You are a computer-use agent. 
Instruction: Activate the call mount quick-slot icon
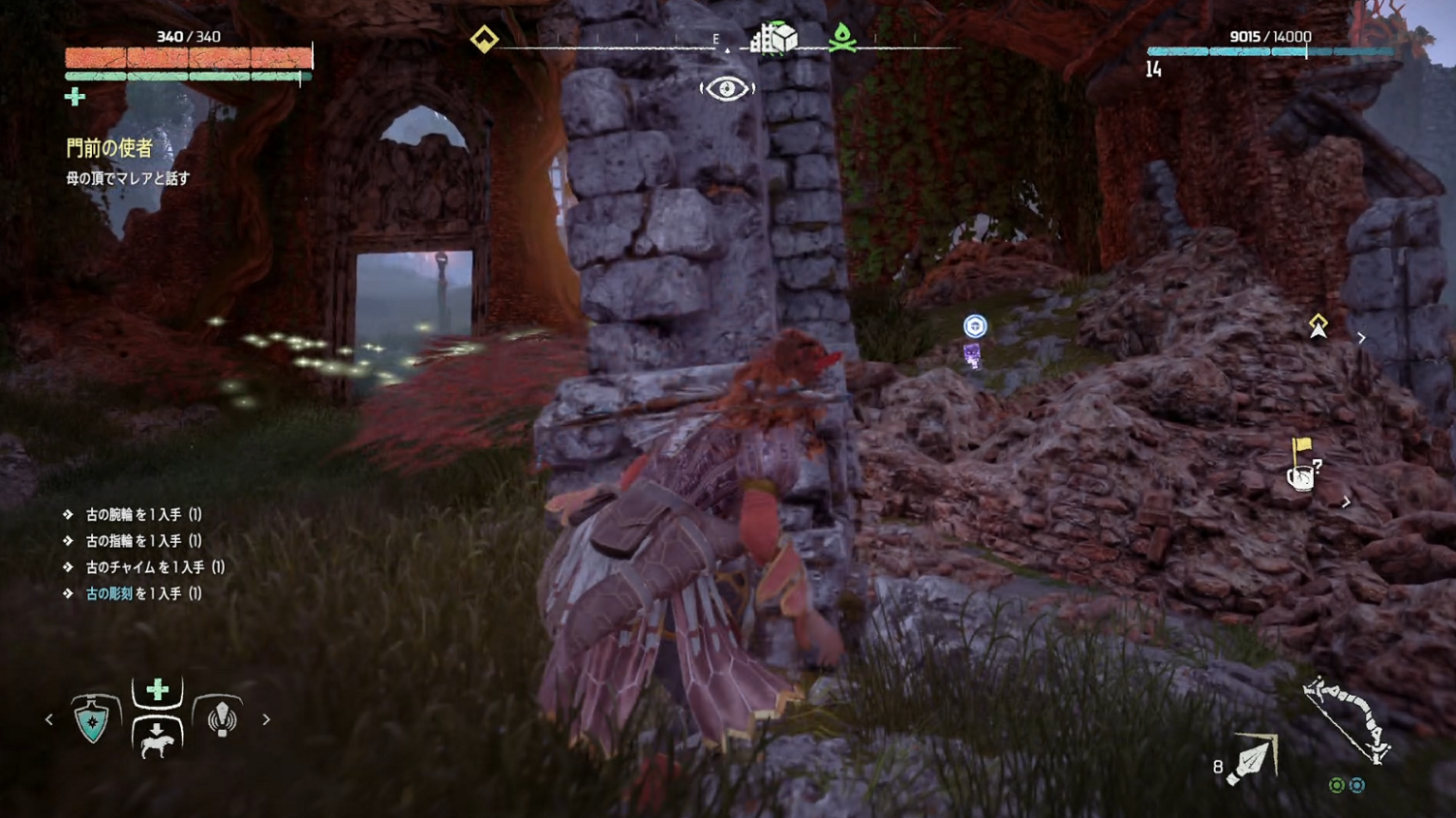[157, 739]
